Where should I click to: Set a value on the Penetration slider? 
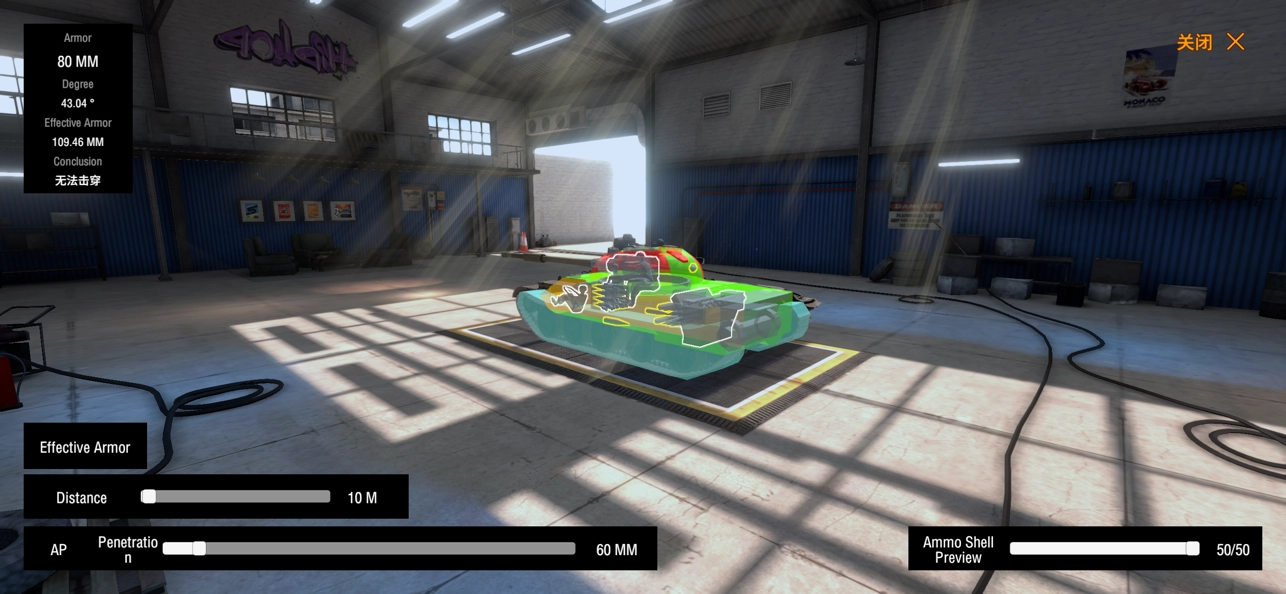(368, 549)
